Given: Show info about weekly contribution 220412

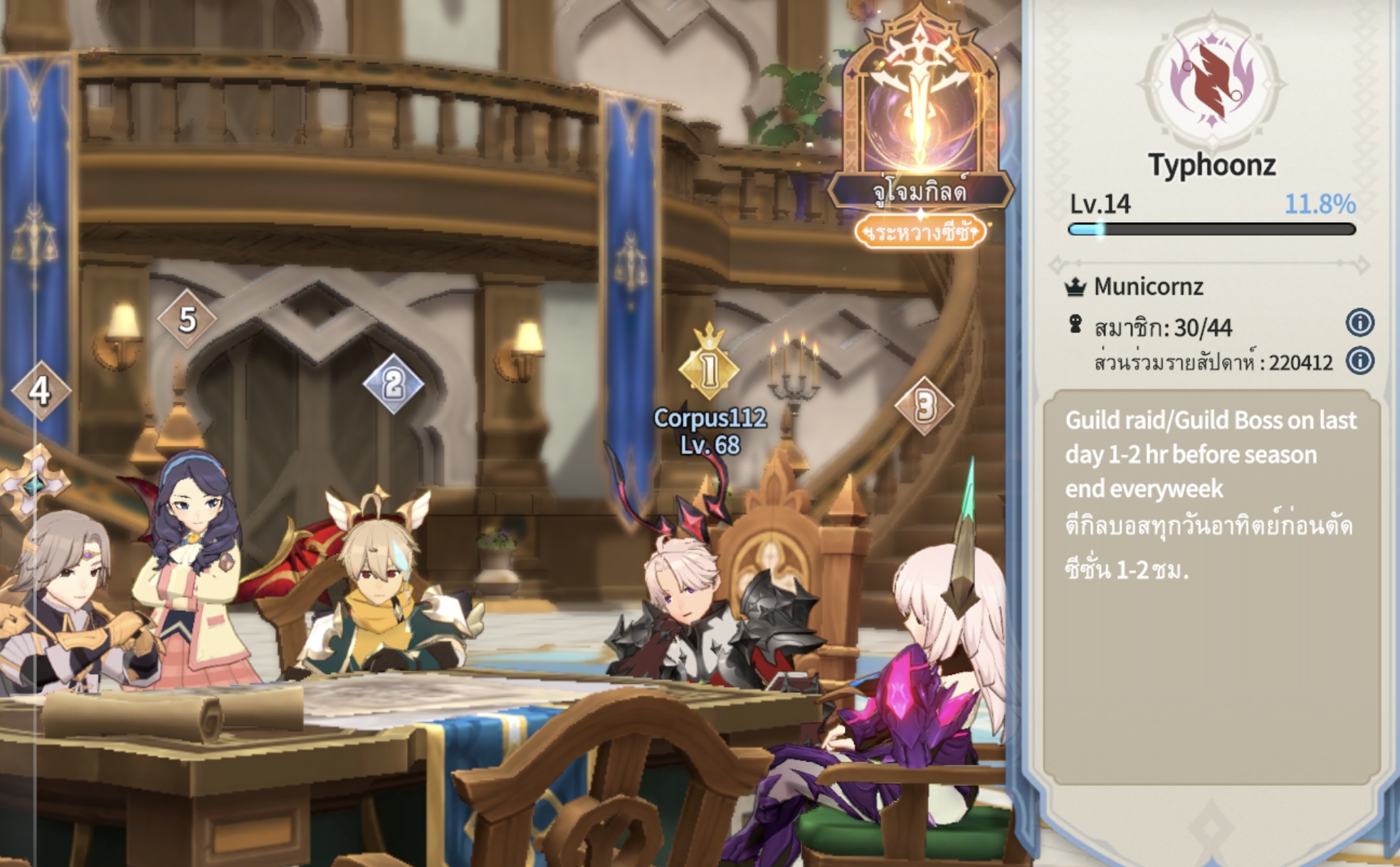Looking at the screenshot, I should (1359, 361).
